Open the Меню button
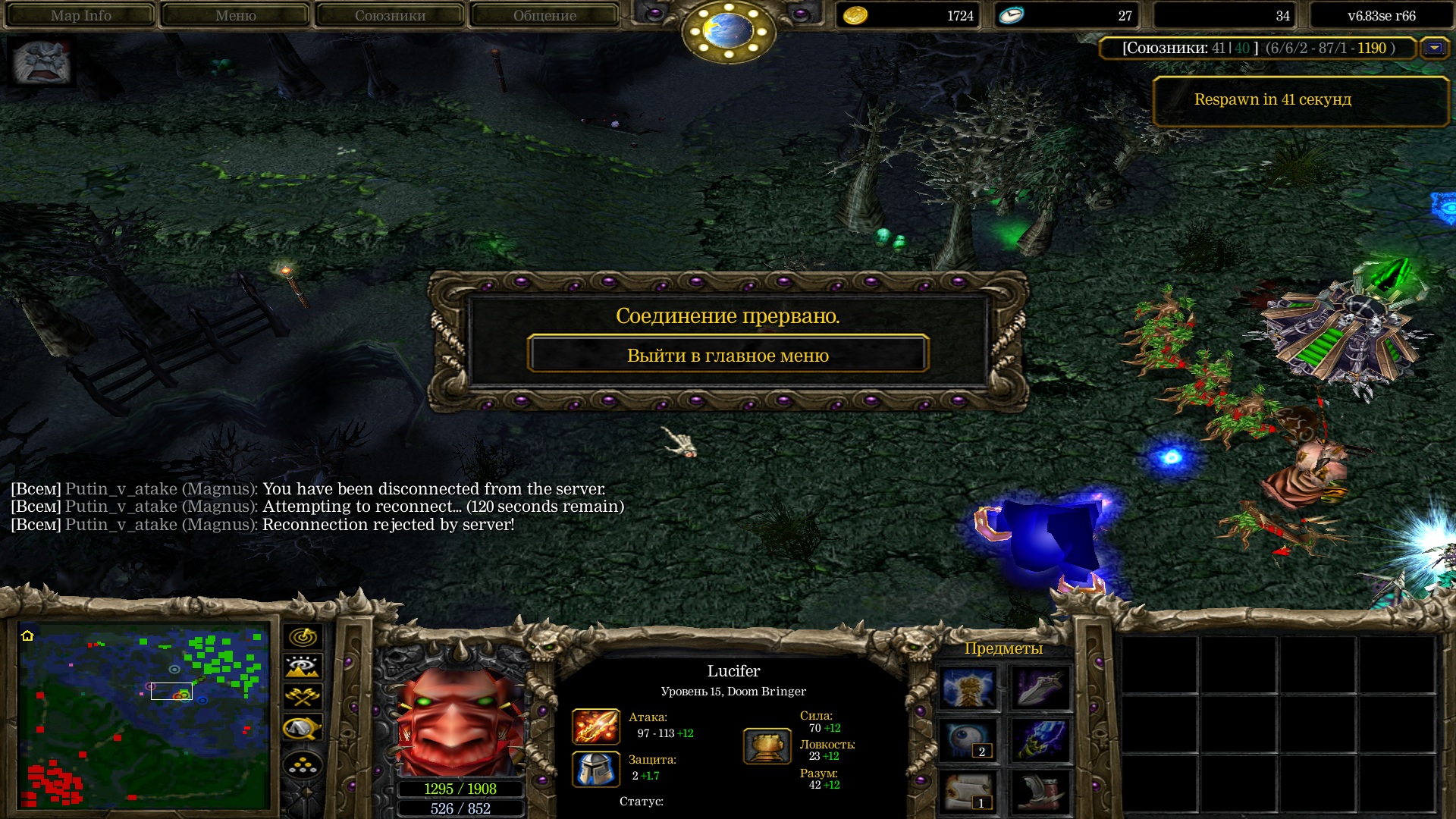 point(235,15)
